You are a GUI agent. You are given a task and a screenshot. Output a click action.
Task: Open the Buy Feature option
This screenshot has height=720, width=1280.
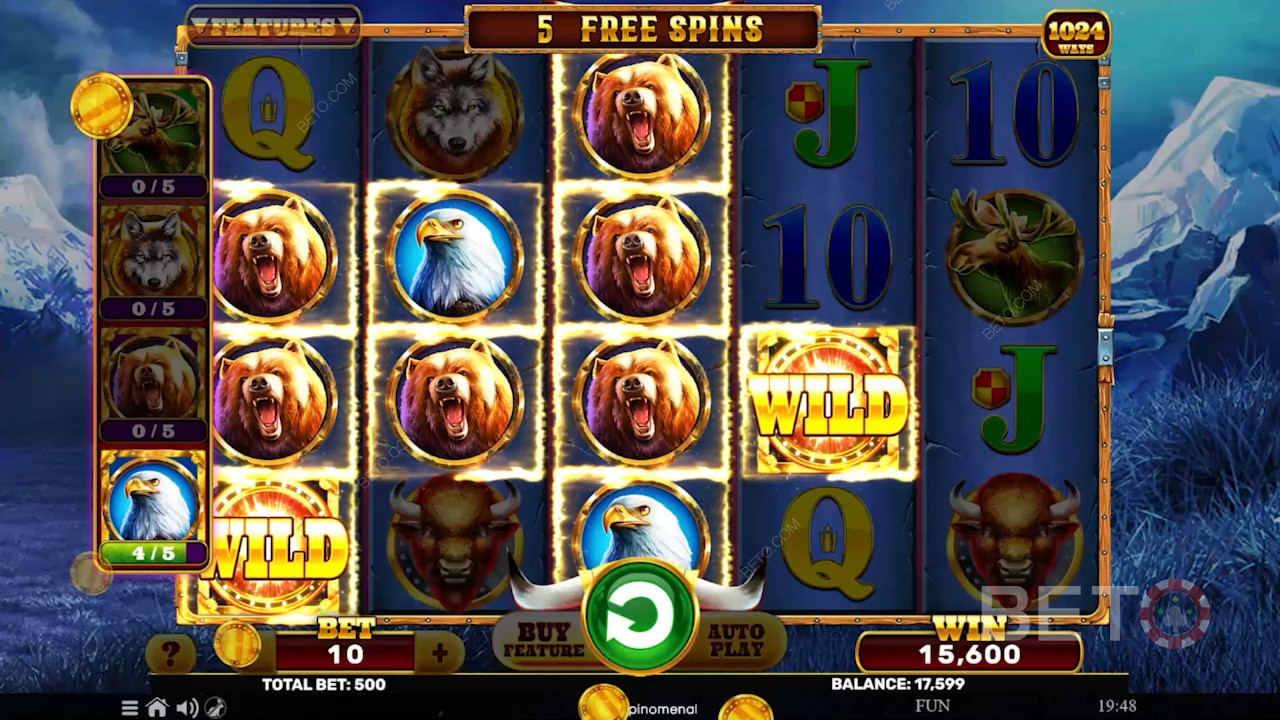click(544, 641)
